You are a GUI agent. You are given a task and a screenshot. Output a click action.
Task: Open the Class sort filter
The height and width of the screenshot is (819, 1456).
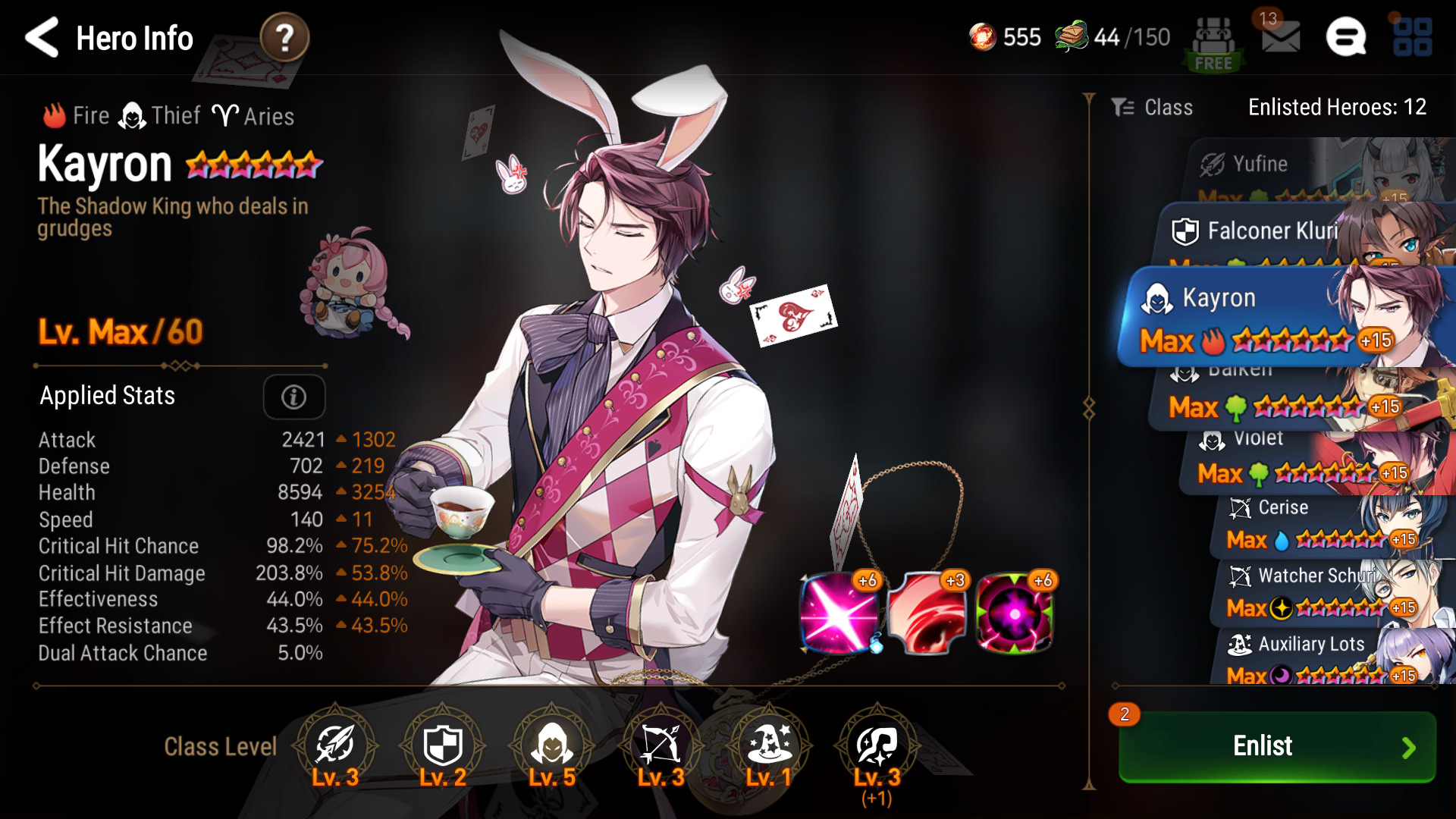tap(1153, 108)
